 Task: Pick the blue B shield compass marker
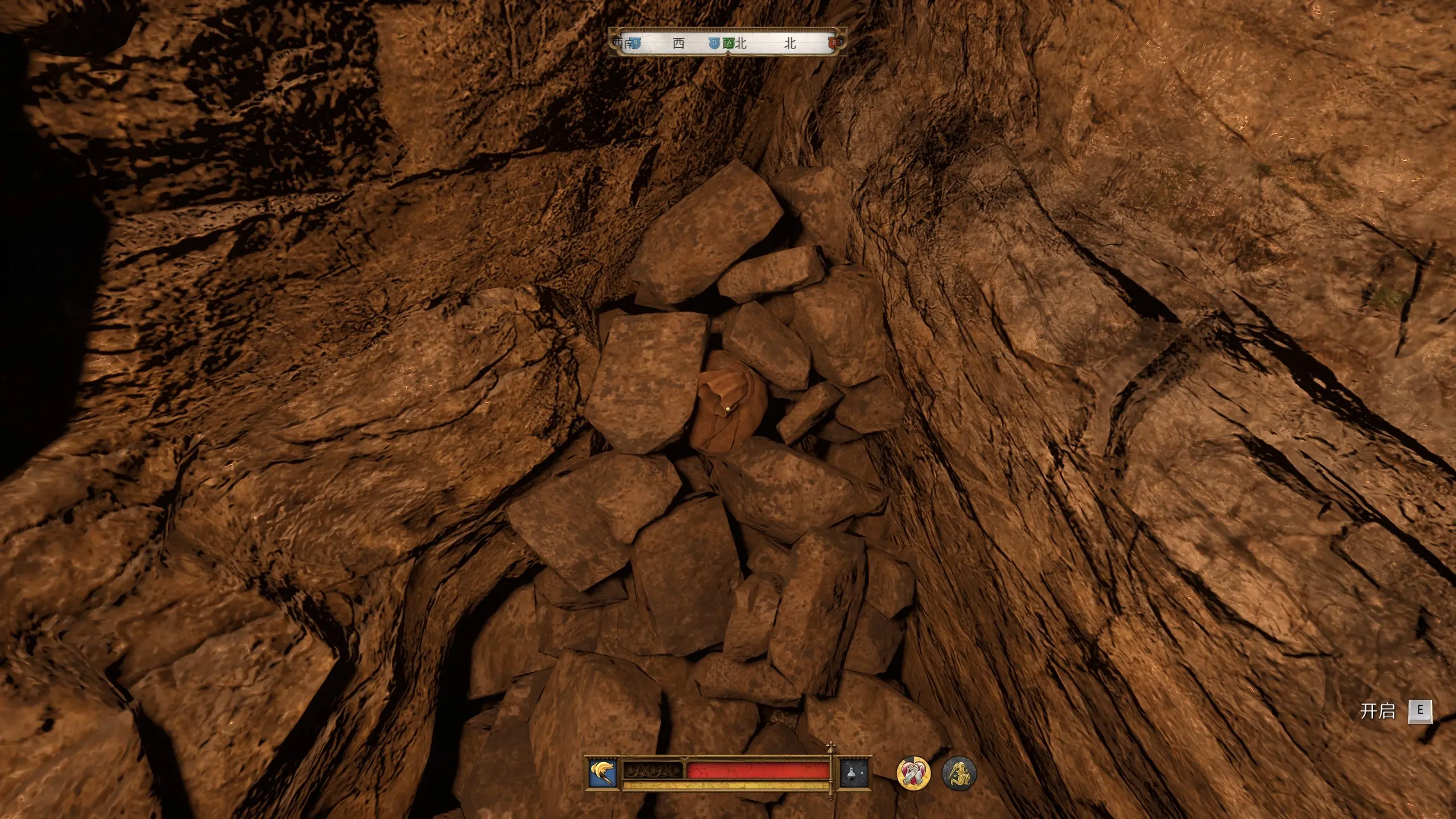[636, 43]
